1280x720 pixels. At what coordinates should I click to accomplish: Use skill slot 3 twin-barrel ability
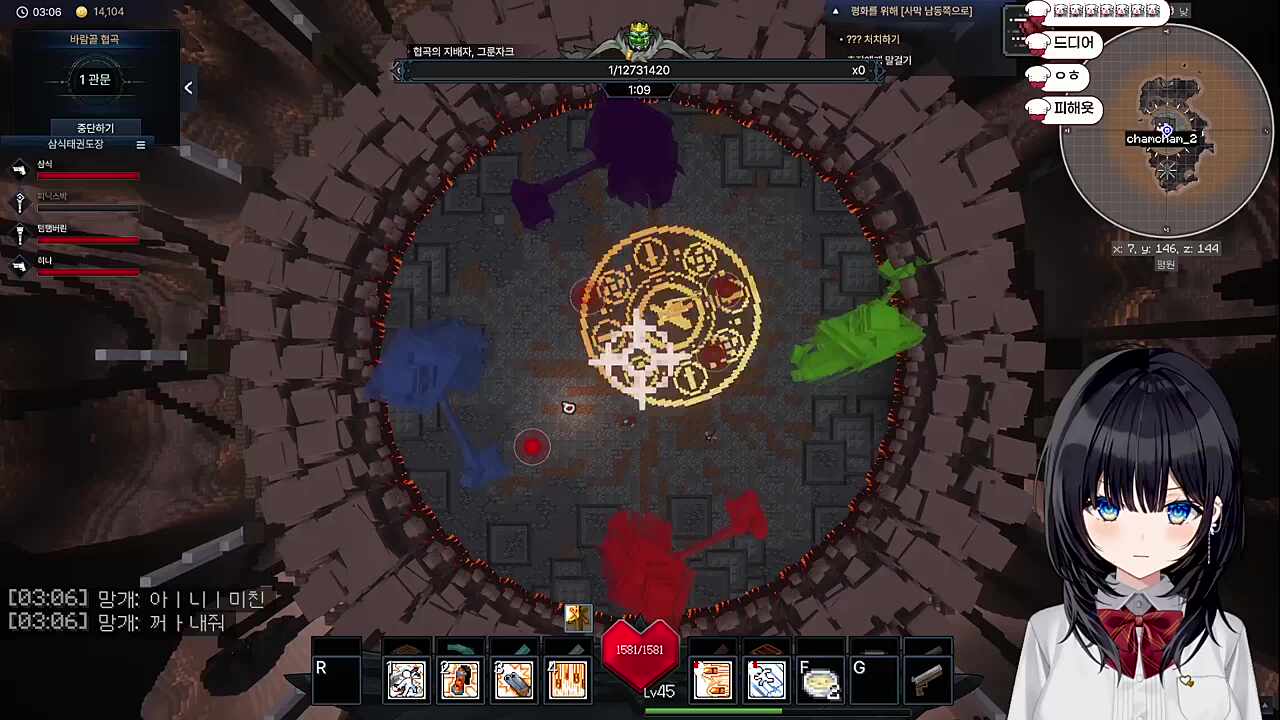point(514,680)
